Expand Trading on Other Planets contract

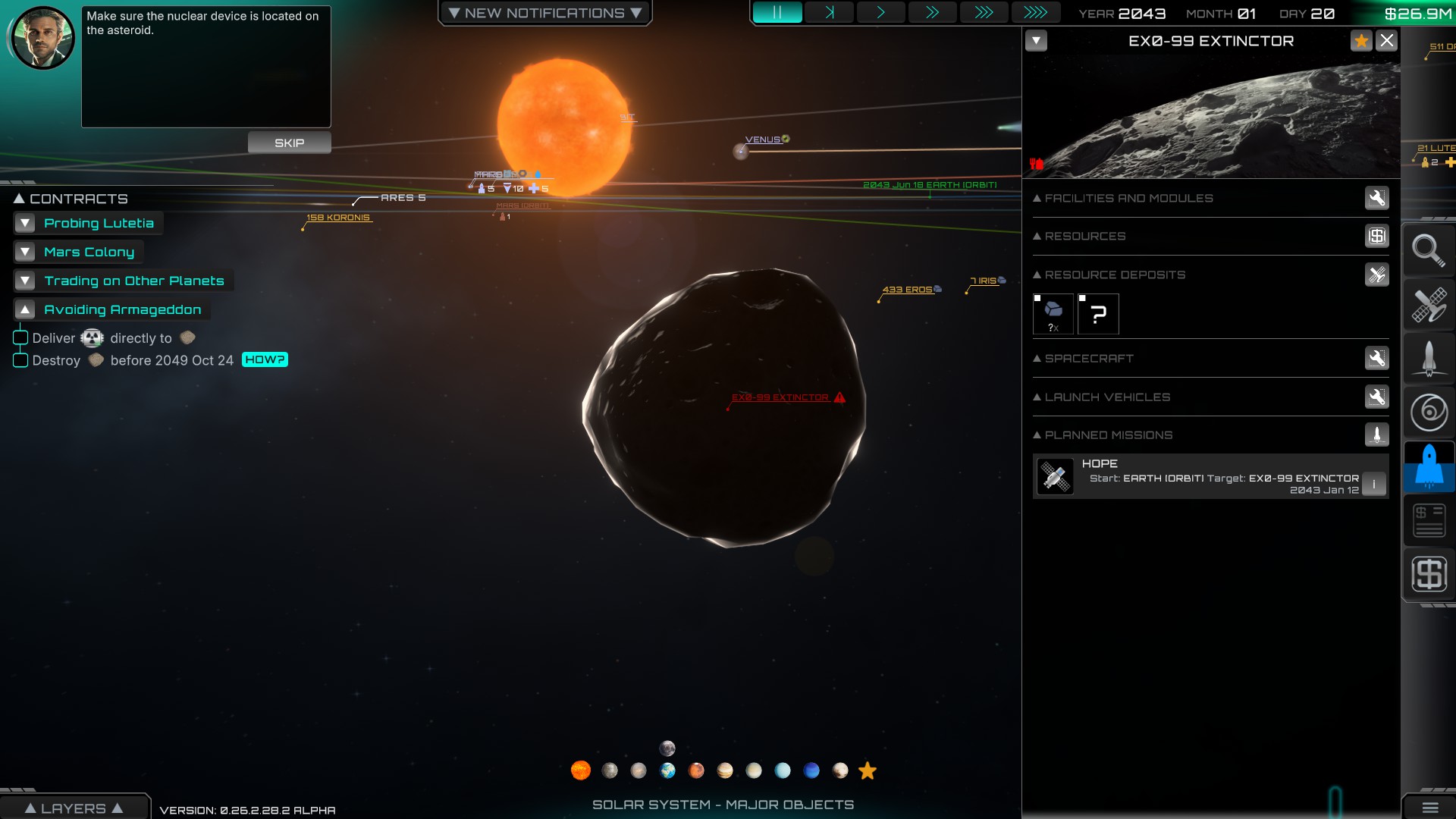[x=25, y=281]
